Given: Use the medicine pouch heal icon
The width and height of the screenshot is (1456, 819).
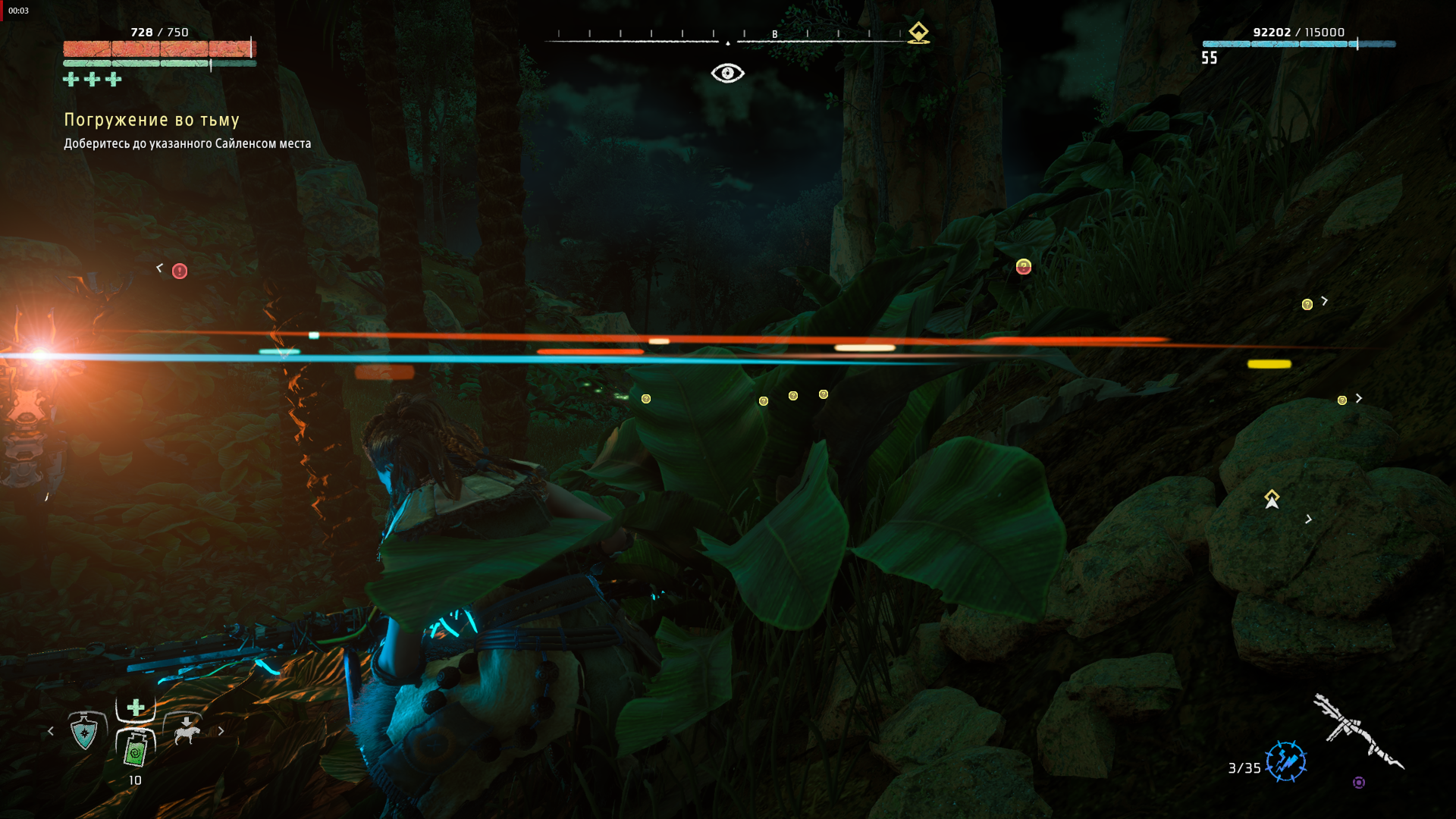Looking at the screenshot, I should (x=136, y=708).
